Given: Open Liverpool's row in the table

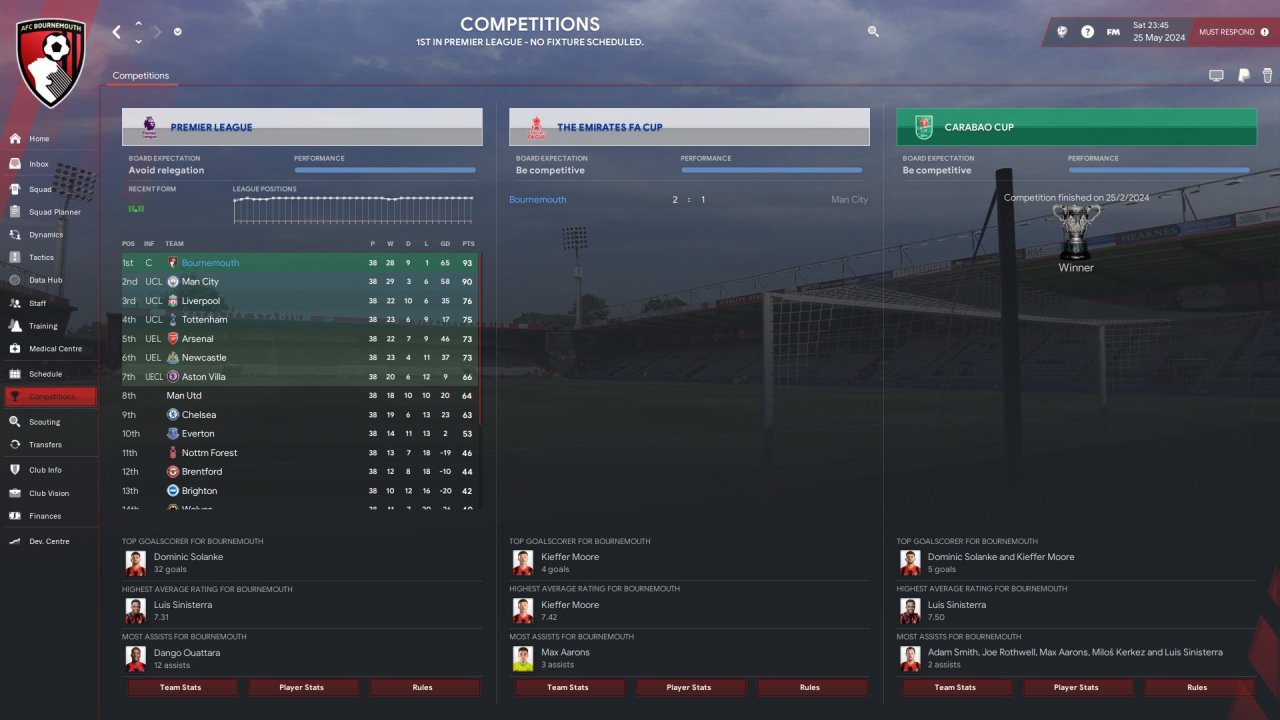Looking at the screenshot, I should coord(200,301).
